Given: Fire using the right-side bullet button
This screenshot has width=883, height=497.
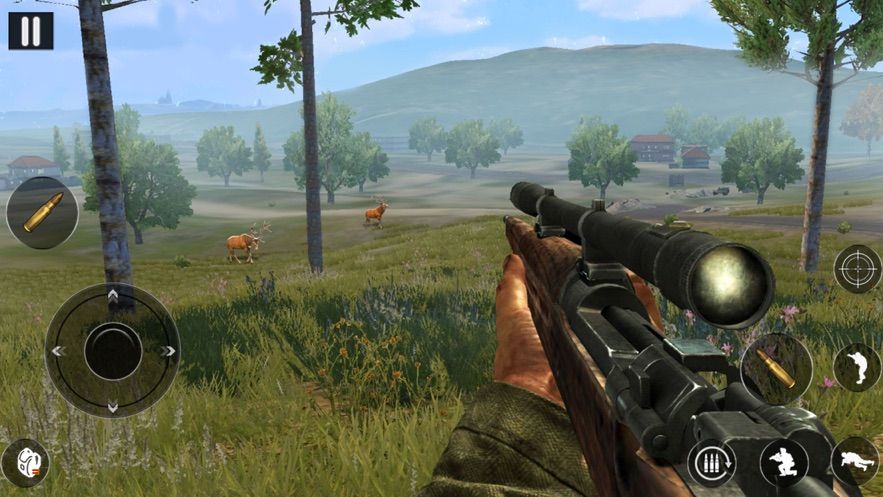Looking at the screenshot, I should (x=777, y=368).
